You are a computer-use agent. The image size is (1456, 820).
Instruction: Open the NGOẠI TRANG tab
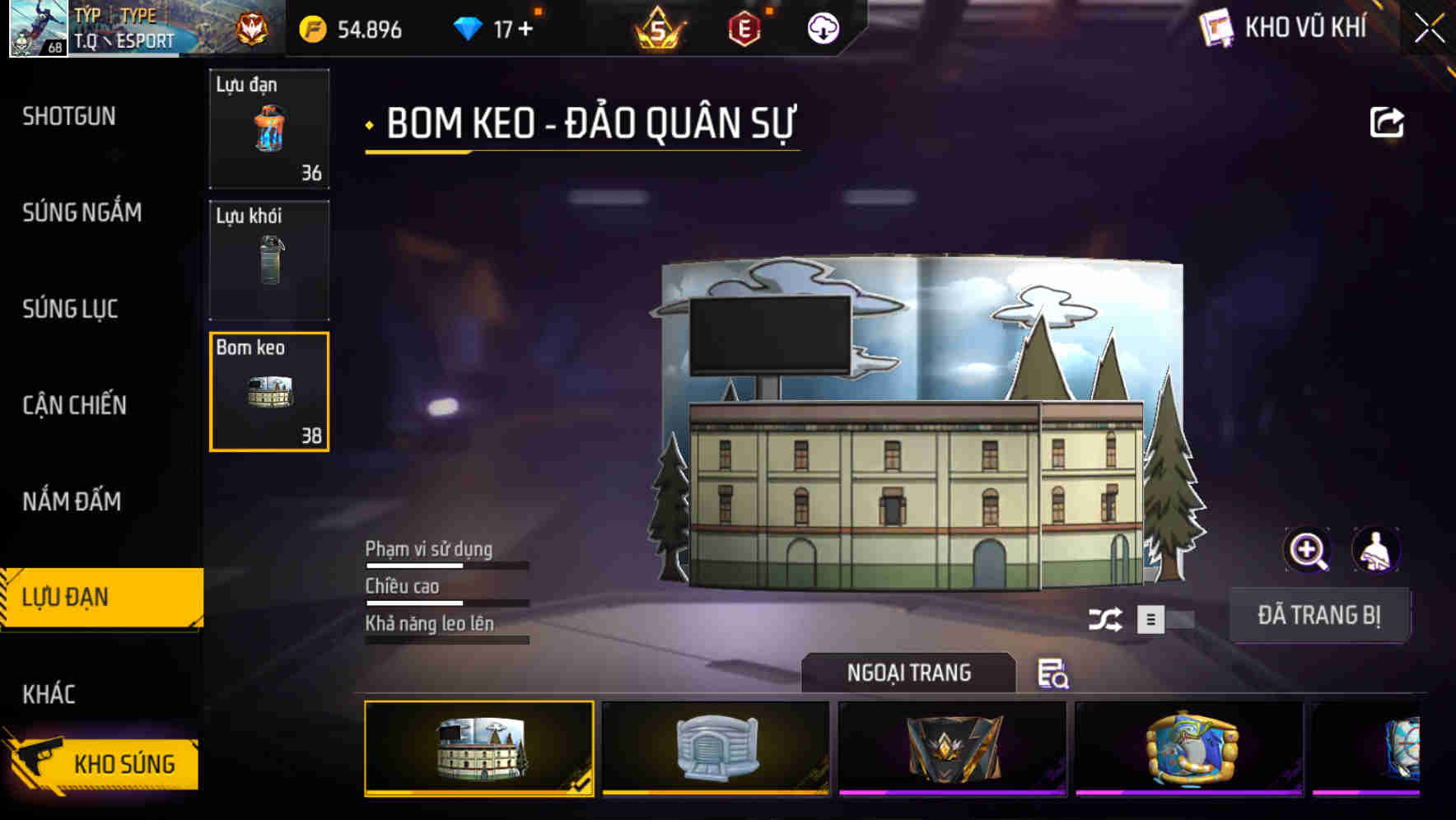pyautogui.click(x=909, y=673)
